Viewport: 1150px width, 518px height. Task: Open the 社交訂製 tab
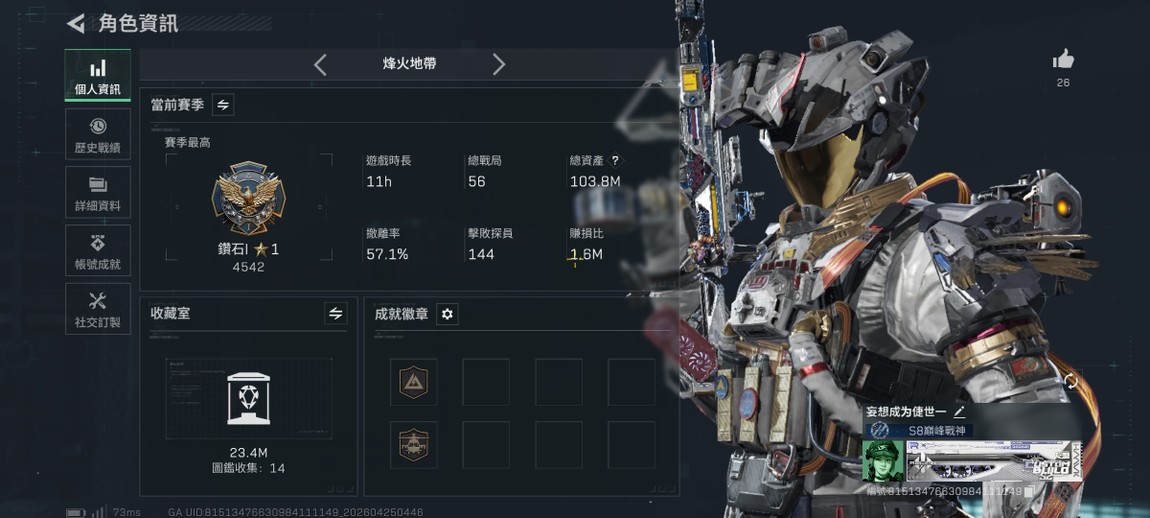tap(98, 309)
